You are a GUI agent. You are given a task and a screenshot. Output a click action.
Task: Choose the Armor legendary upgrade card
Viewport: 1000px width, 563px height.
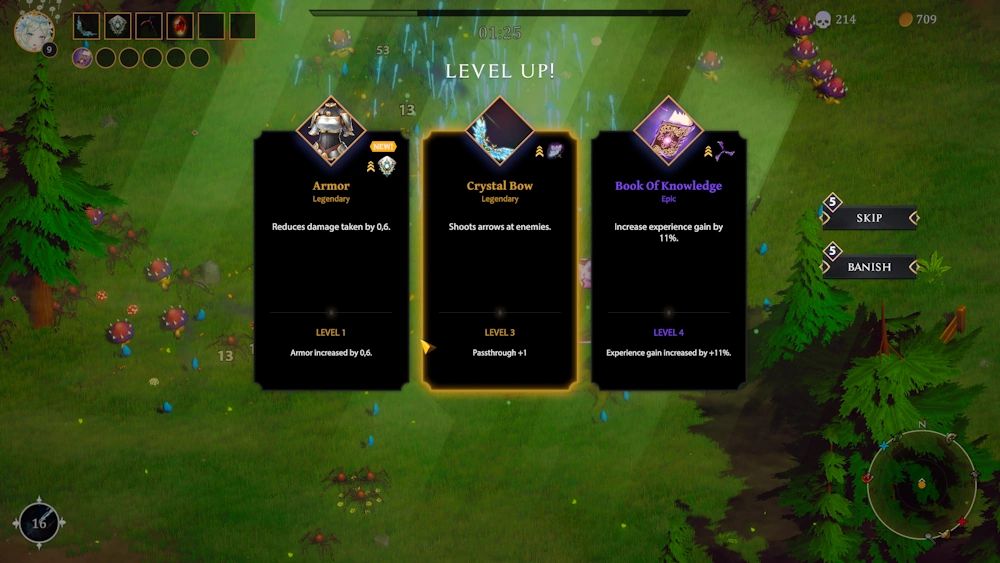coord(331,260)
